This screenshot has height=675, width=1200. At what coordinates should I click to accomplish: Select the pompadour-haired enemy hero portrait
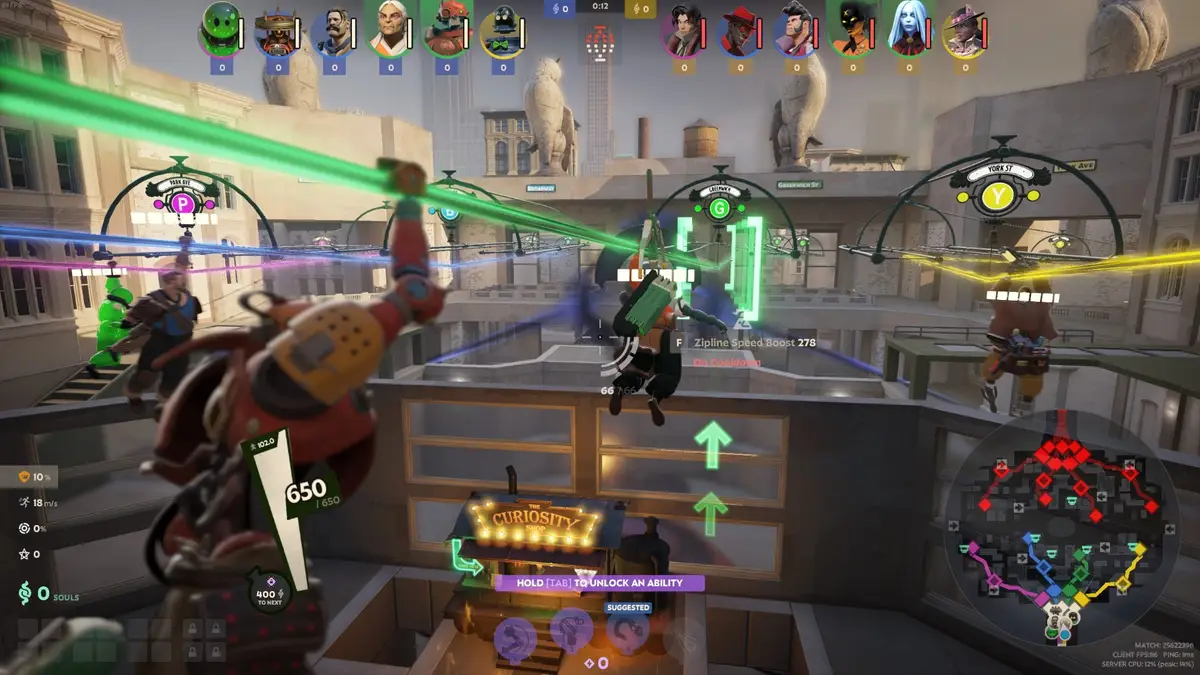[796, 32]
